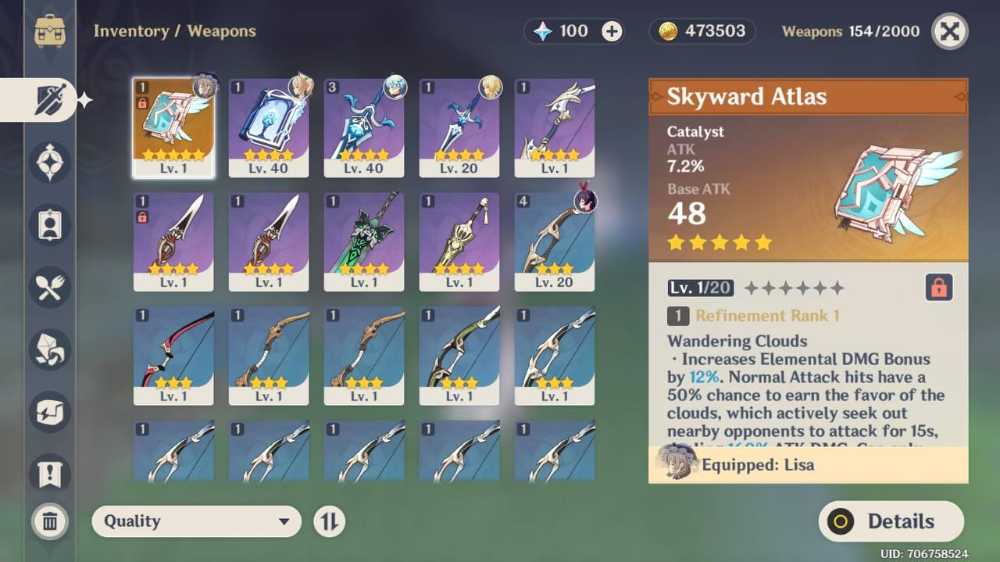Switch to the Weapons inventory tab
Image resolution: width=1000 pixels, height=562 pixels.
click(50, 100)
